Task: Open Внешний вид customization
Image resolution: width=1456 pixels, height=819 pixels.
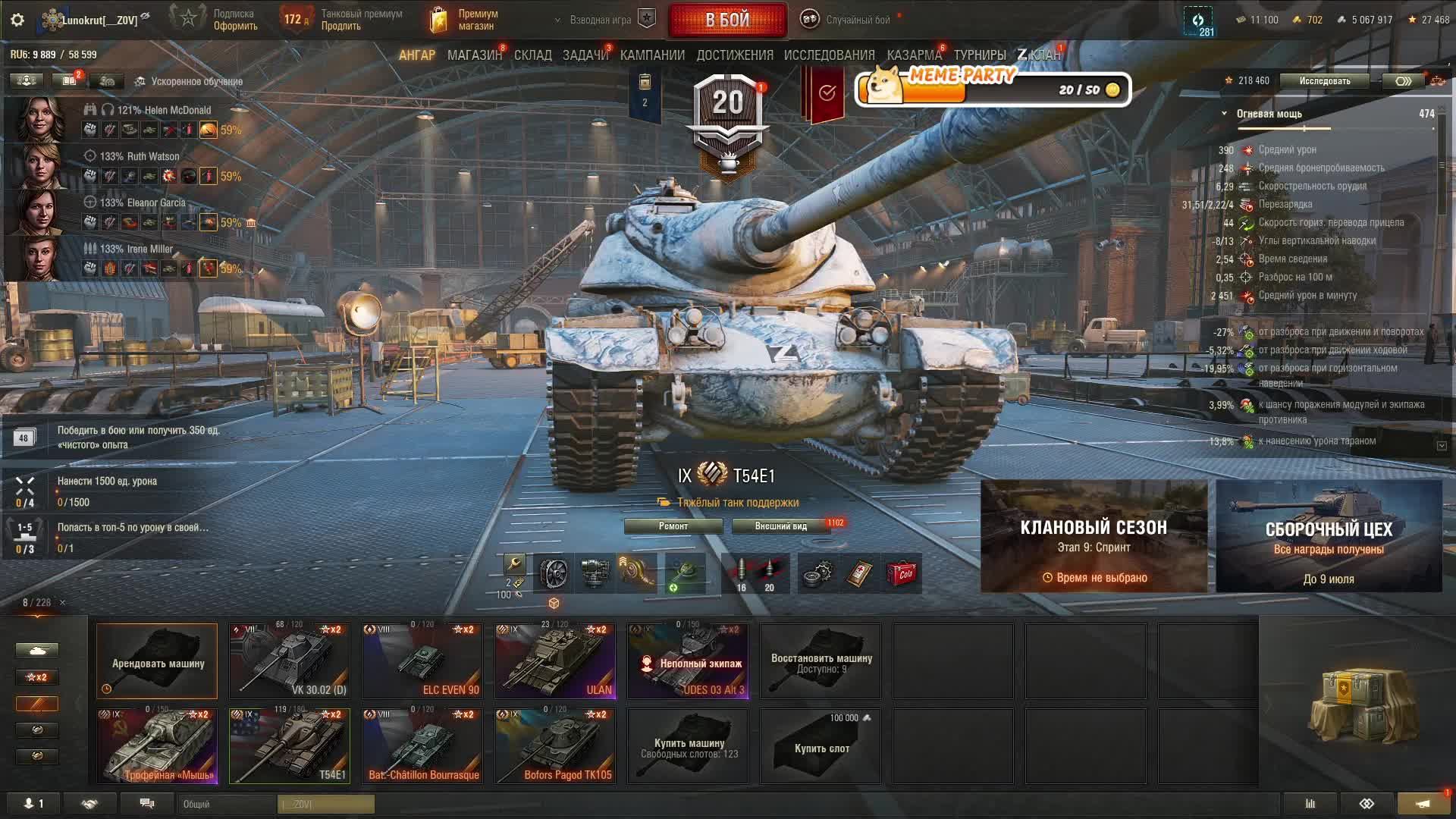Action: point(780,526)
